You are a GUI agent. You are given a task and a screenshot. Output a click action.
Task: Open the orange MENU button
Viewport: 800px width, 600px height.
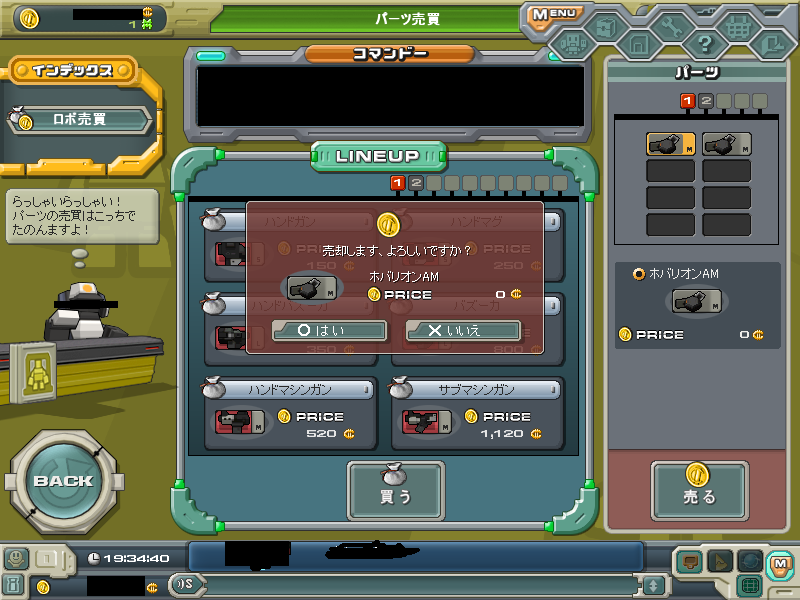pos(553,14)
